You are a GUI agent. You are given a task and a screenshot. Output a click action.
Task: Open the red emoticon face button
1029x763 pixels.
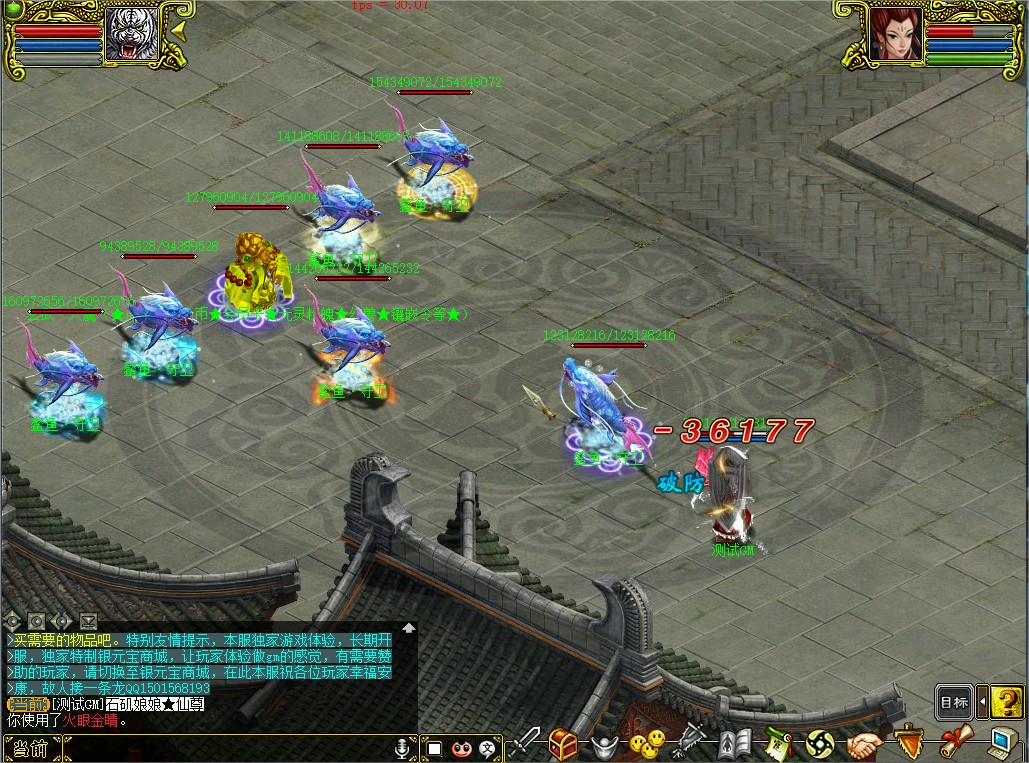(x=461, y=747)
